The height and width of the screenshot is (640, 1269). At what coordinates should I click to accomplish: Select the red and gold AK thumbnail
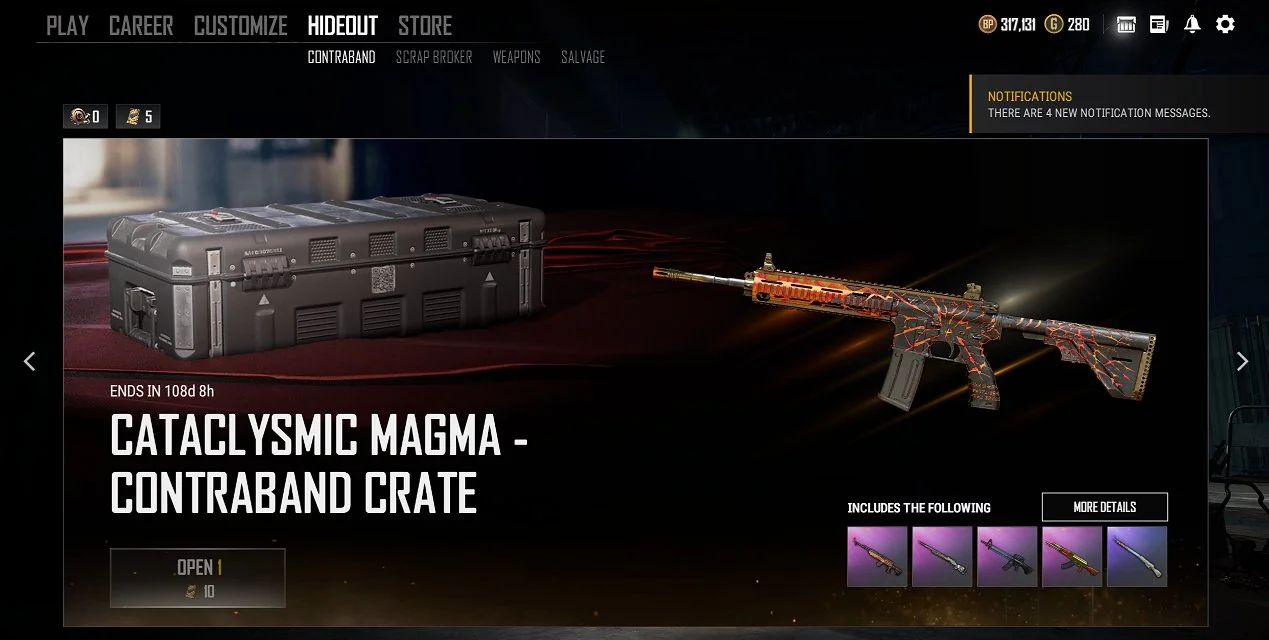pyautogui.click(x=1072, y=556)
